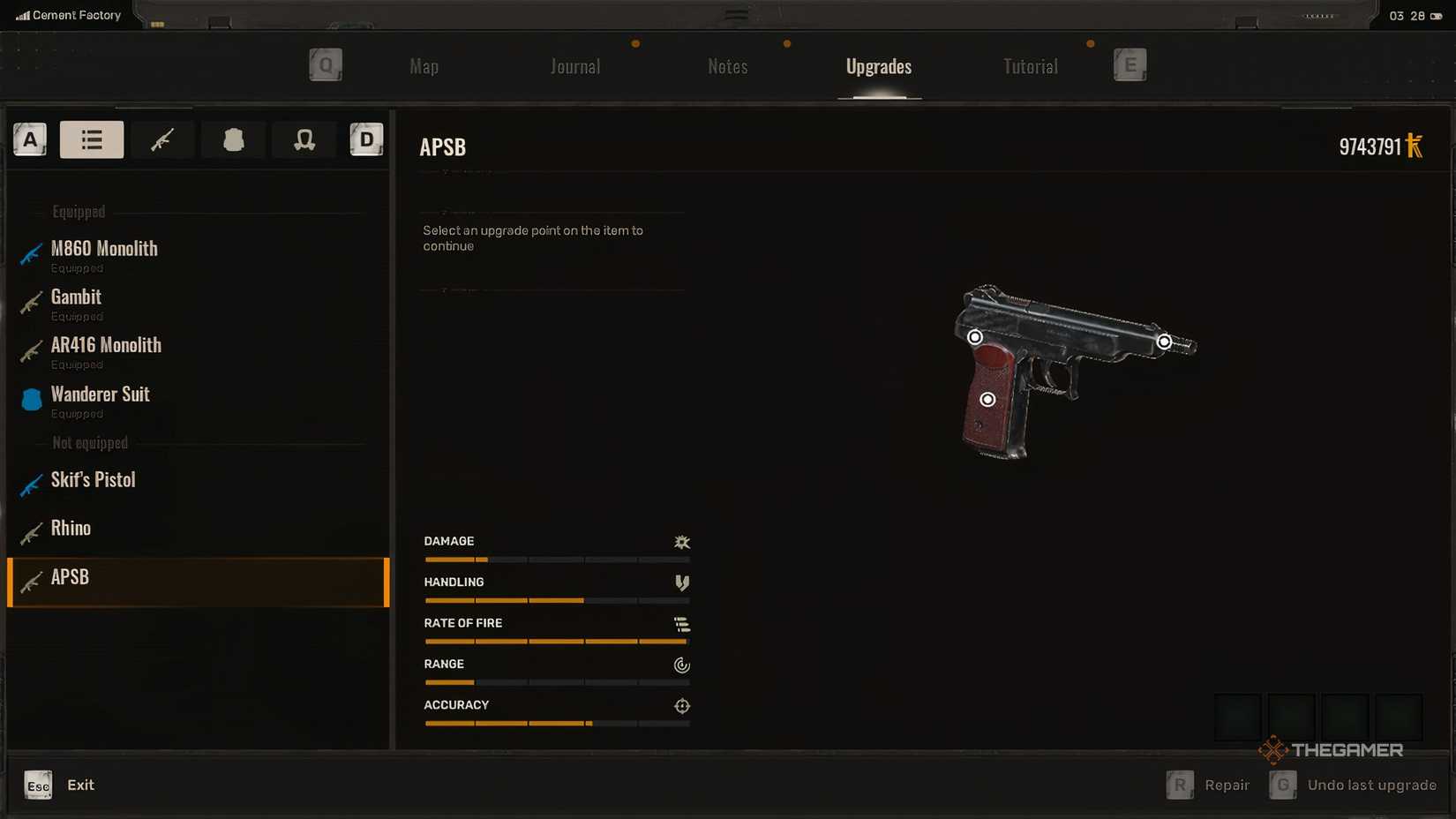Repair the selected weapon
Image resolution: width=1456 pixels, height=819 pixels.
click(1209, 785)
